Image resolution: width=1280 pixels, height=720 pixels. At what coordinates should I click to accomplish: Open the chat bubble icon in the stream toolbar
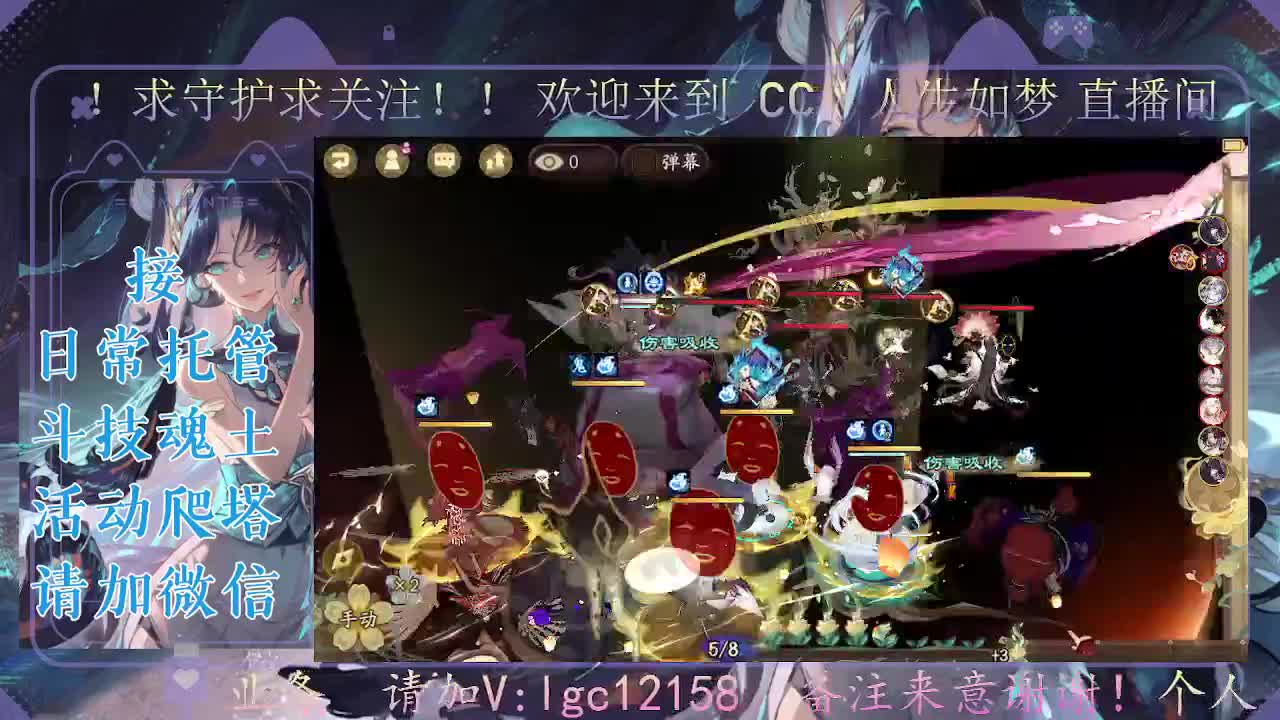(443, 160)
